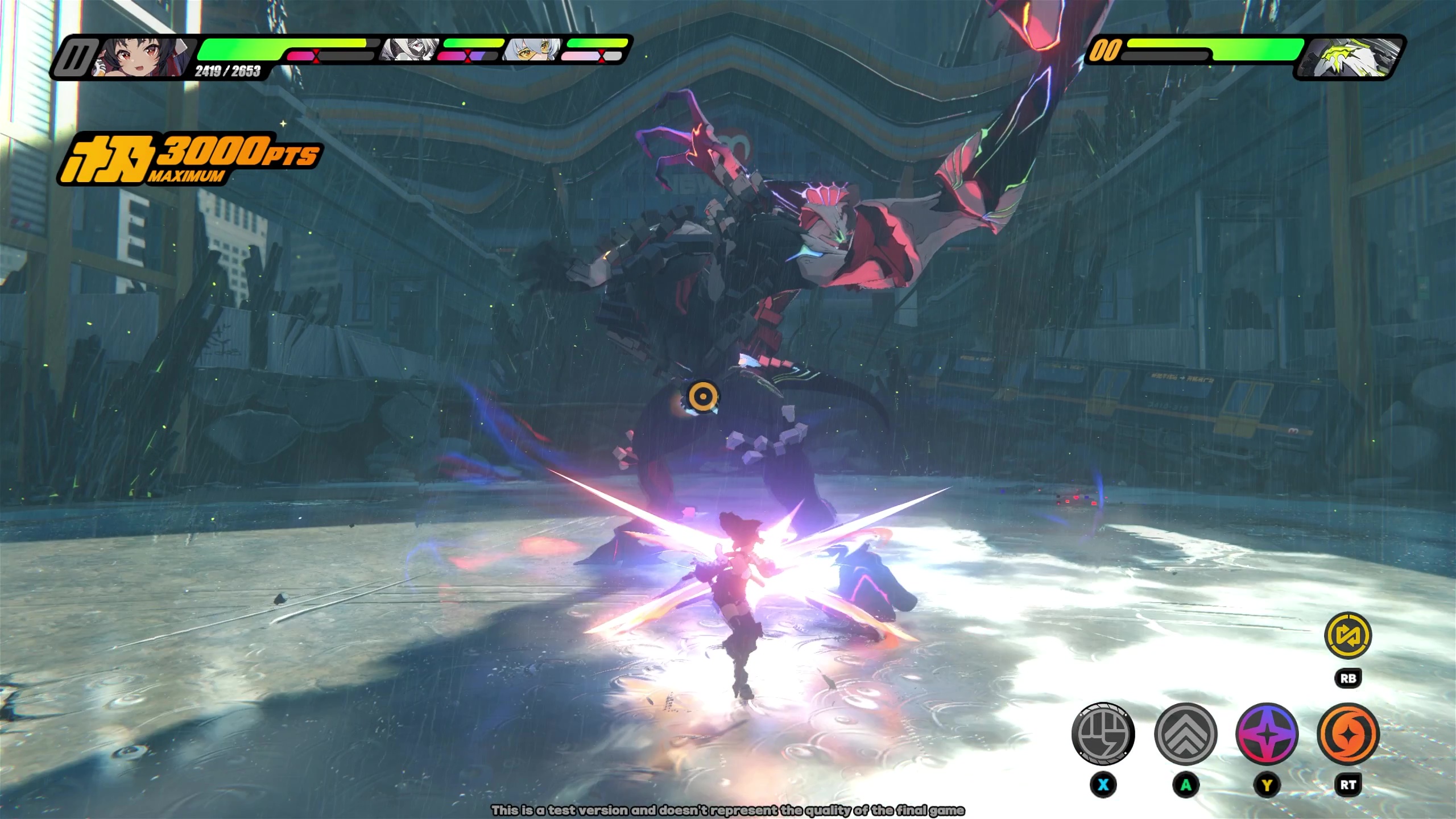Screen dimensions: 1456x819
Task: Switch to the white-haired masked teammate portrait
Action: [411, 50]
